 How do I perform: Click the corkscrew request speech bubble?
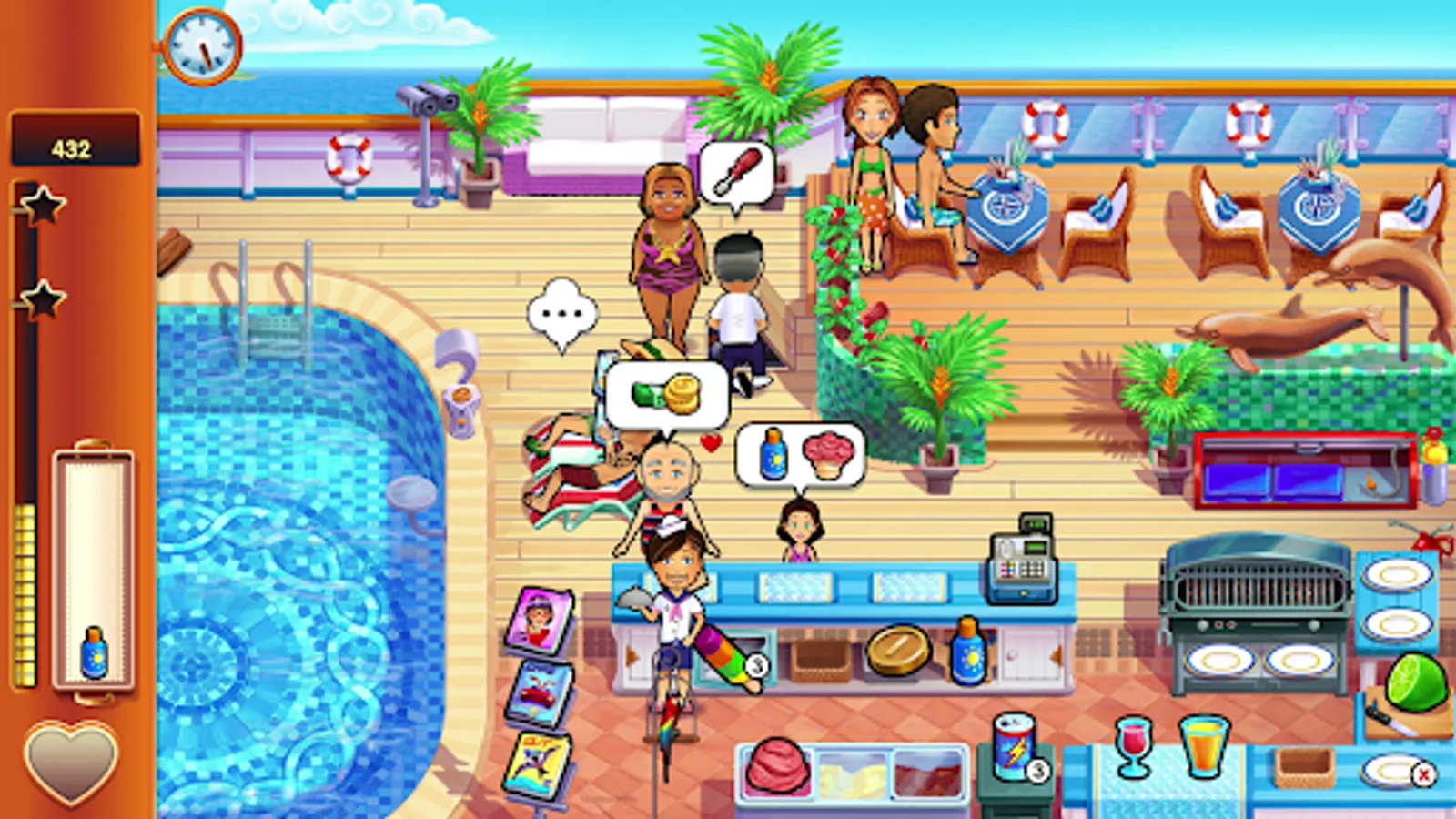(739, 170)
